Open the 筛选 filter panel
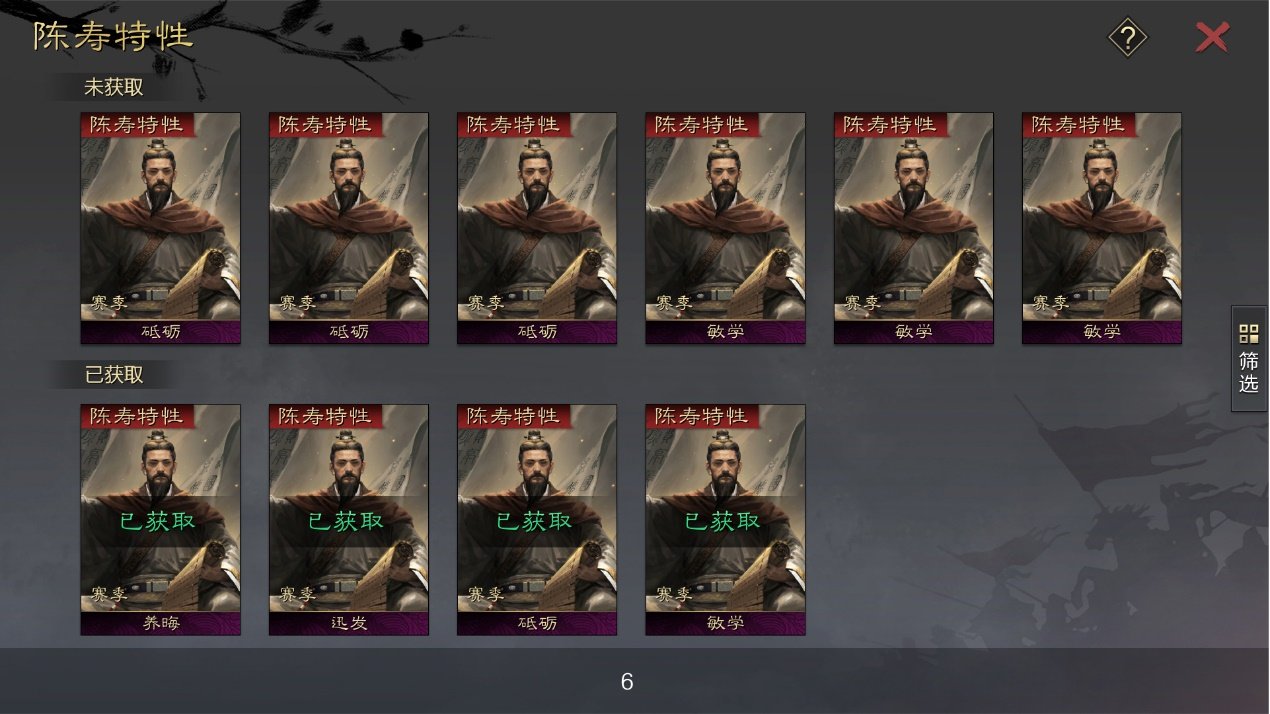Viewport: 1270px width, 714px height. pos(1249,359)
